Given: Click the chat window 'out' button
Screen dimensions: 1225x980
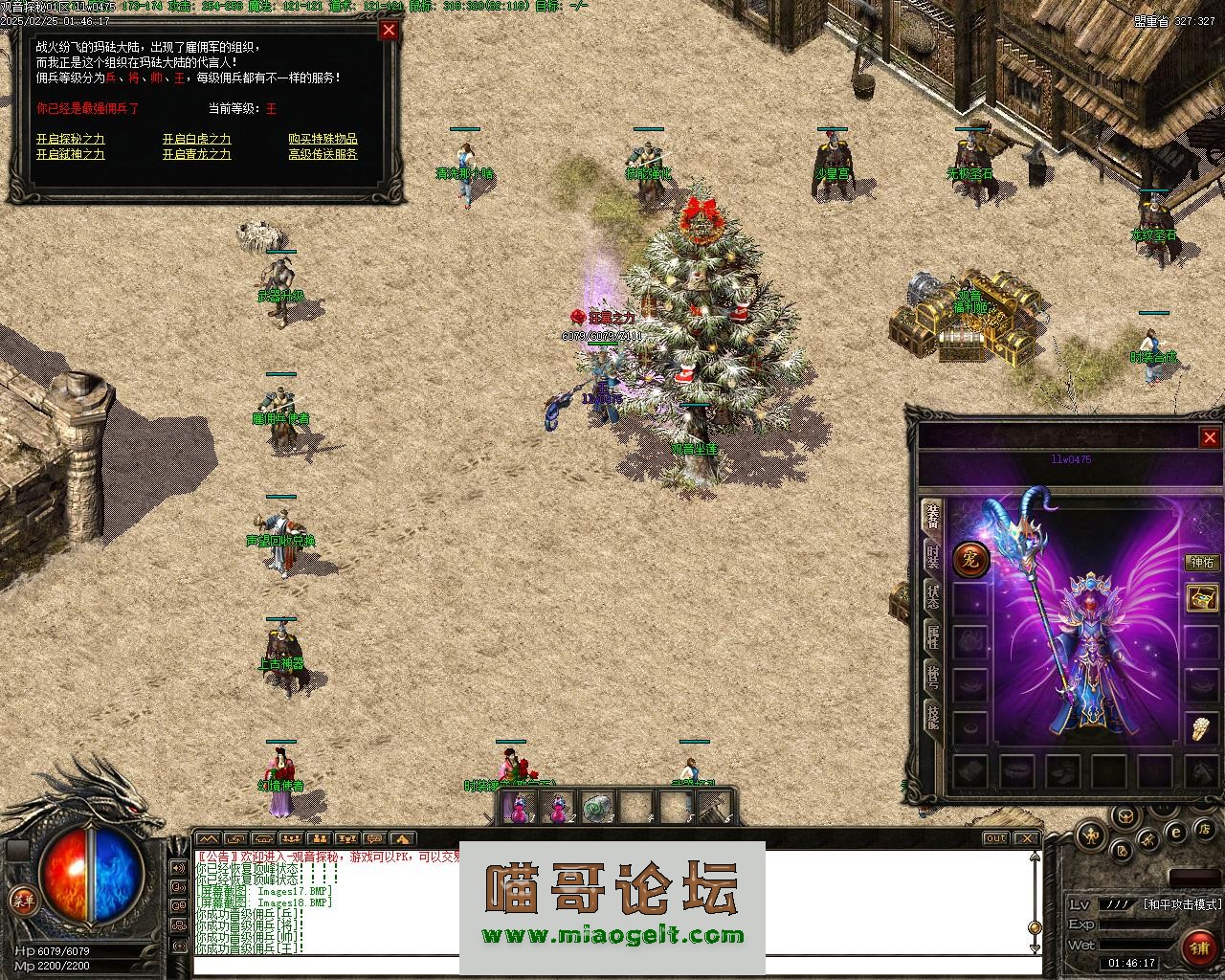Looking at the screenshot, I should (x=996, y=838).
